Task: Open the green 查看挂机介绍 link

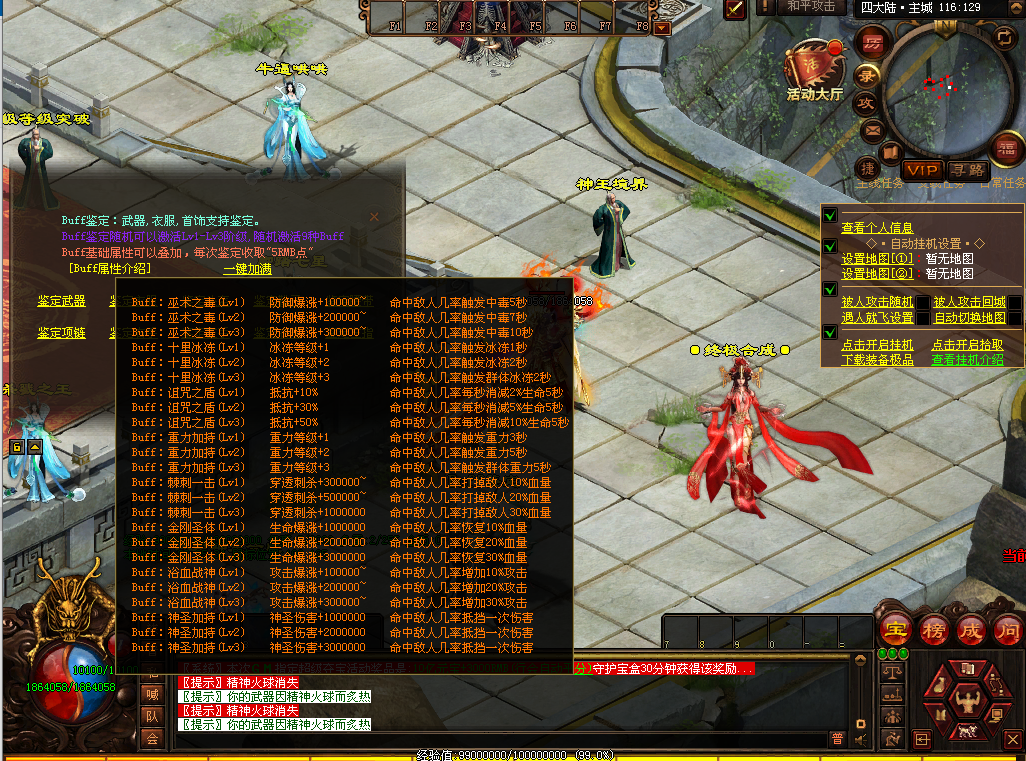Action: (x=967, y=360)
